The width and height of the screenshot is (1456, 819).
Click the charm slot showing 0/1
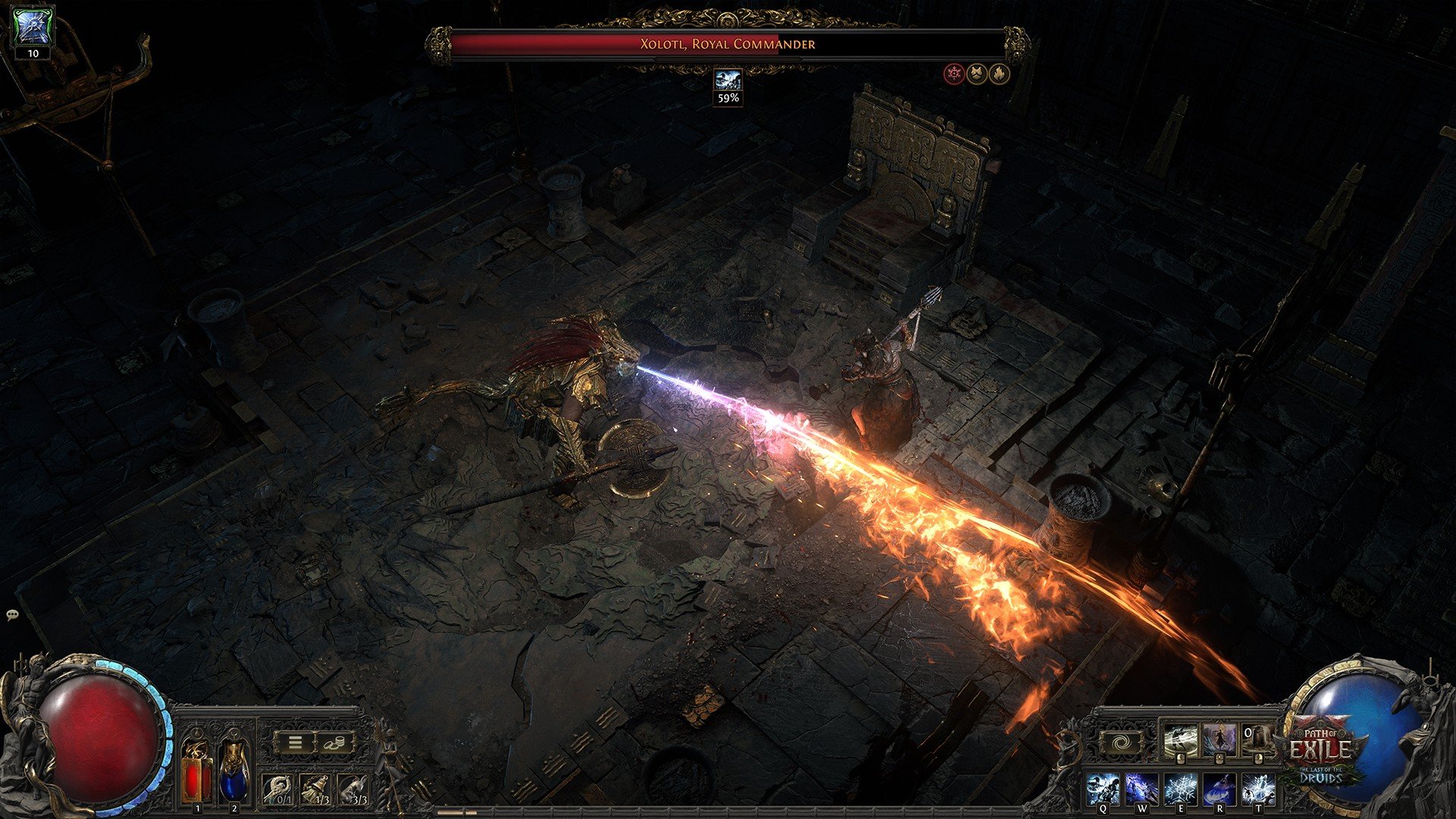point(278,788)
